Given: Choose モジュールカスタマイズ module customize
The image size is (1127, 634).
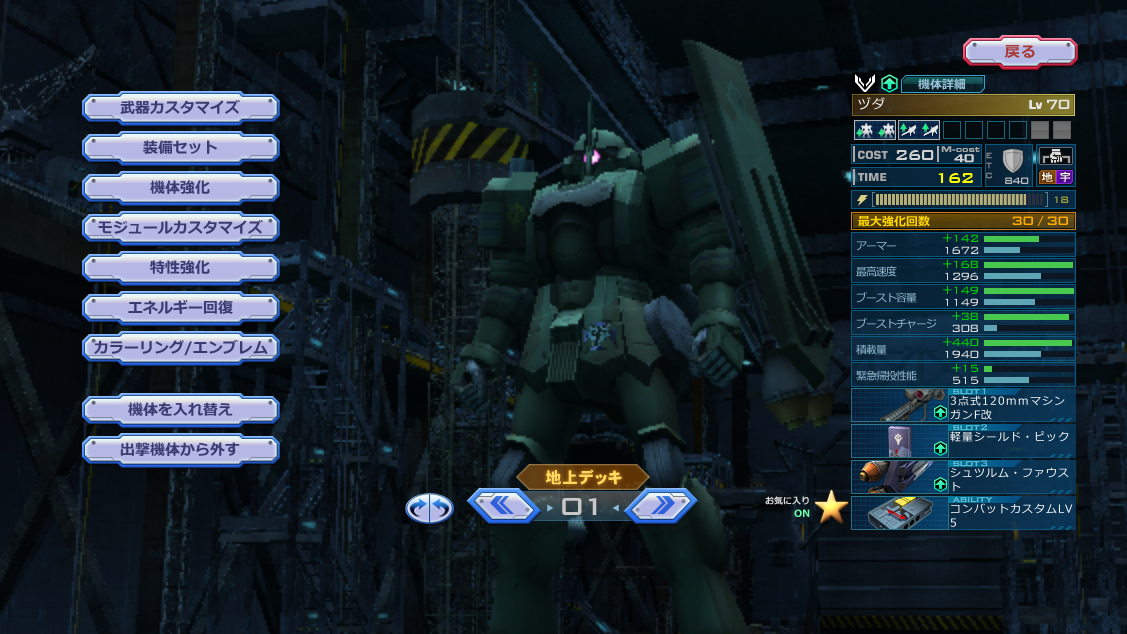Looking at the screenshot, I should click(180, 227).
